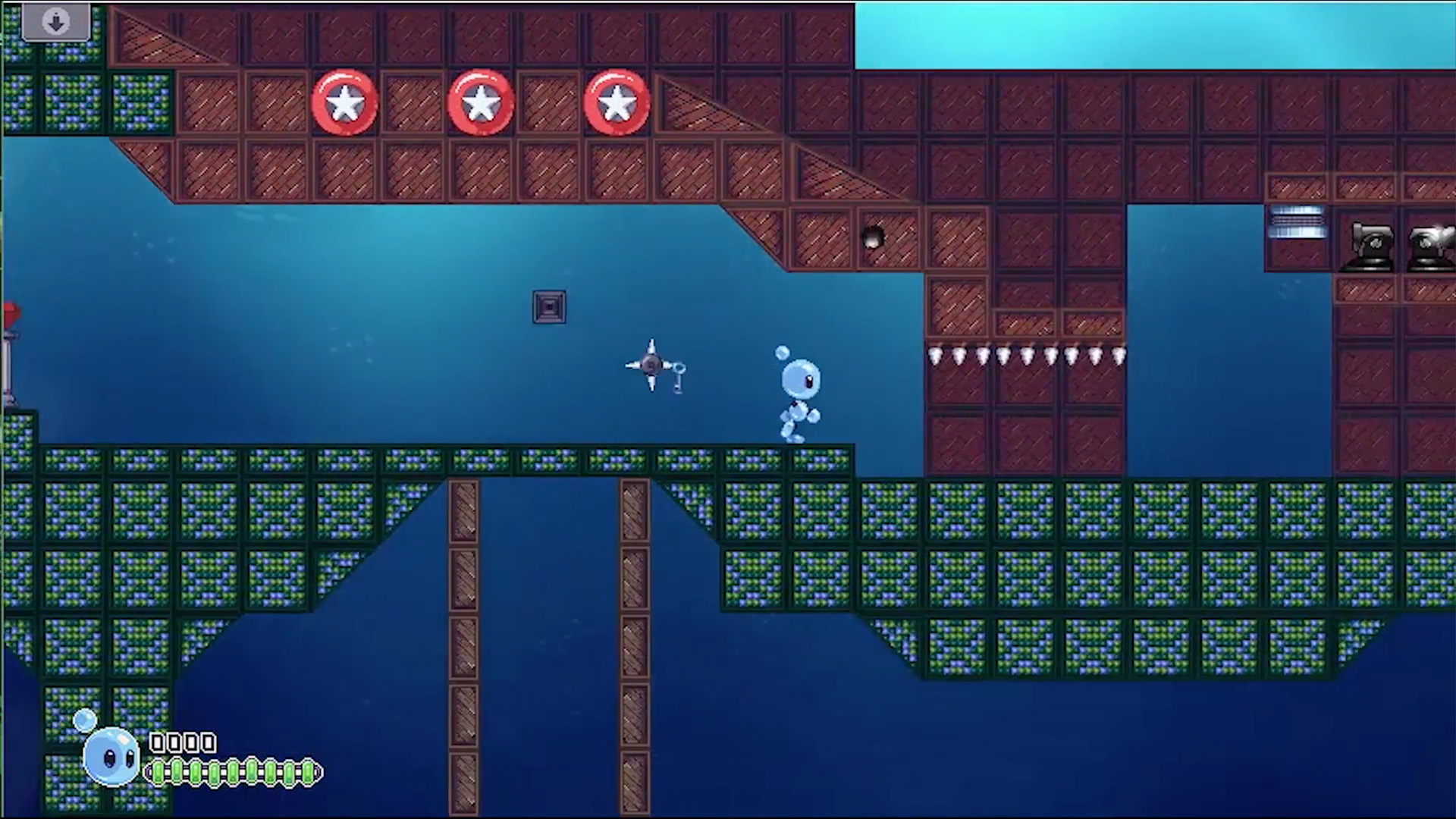1456x819 pixels.
Task: Select the leftmost red star medallion
Action: [345, 102]
